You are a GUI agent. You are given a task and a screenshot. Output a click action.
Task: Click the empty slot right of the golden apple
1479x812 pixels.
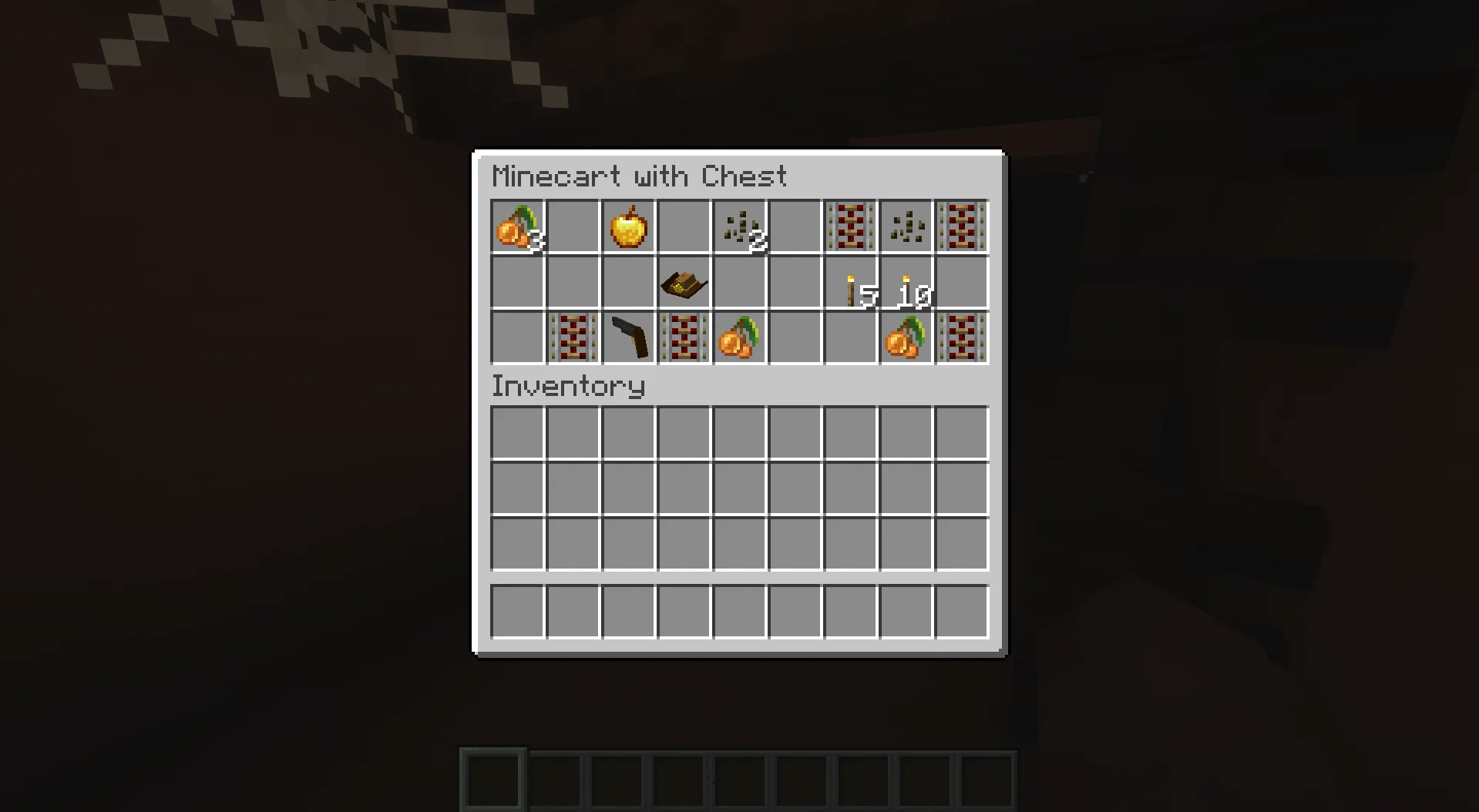pyautogui.click(x=683, y=226)
